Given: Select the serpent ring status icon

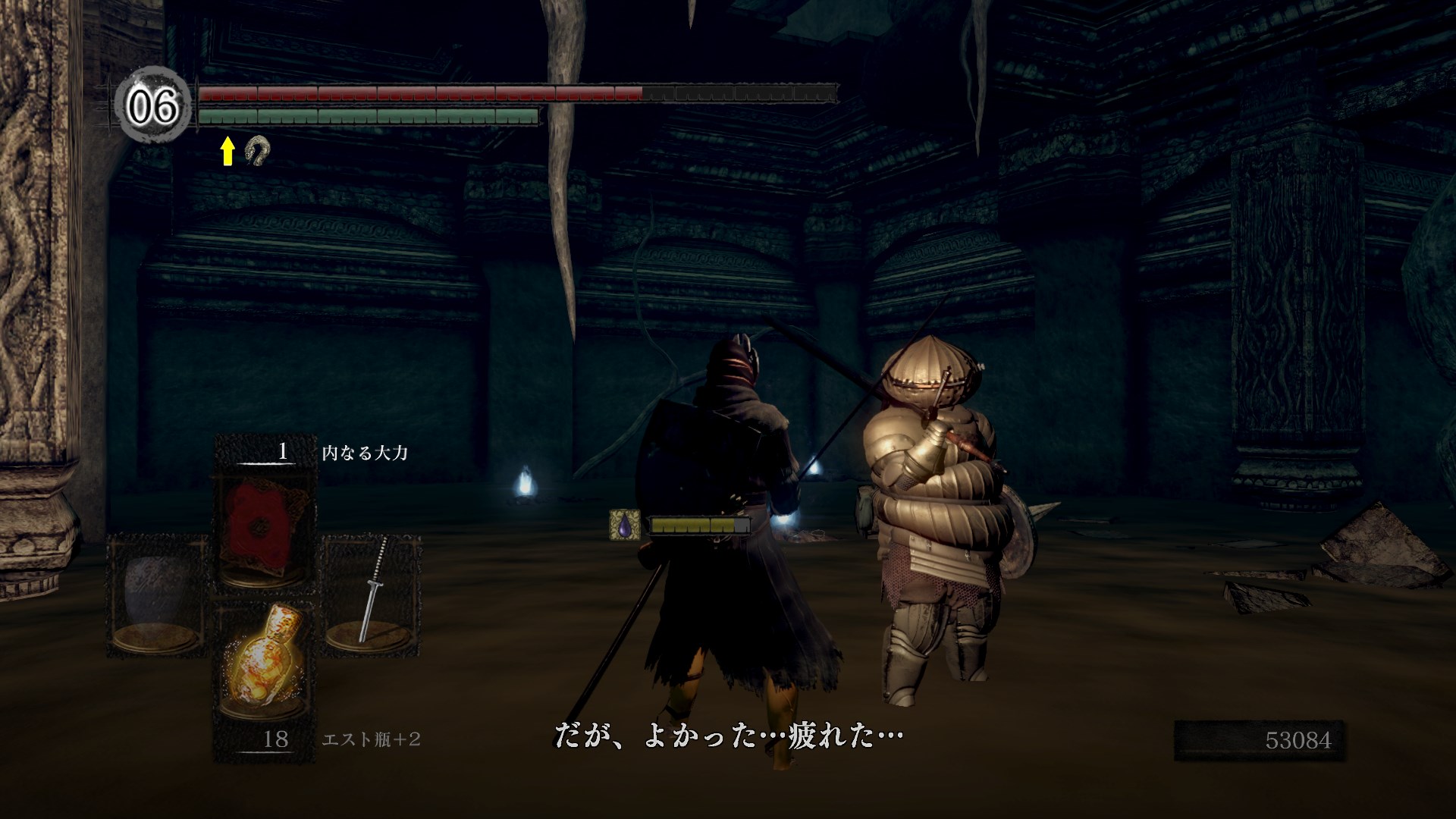Looking at the screenshot, I should 257,150.
